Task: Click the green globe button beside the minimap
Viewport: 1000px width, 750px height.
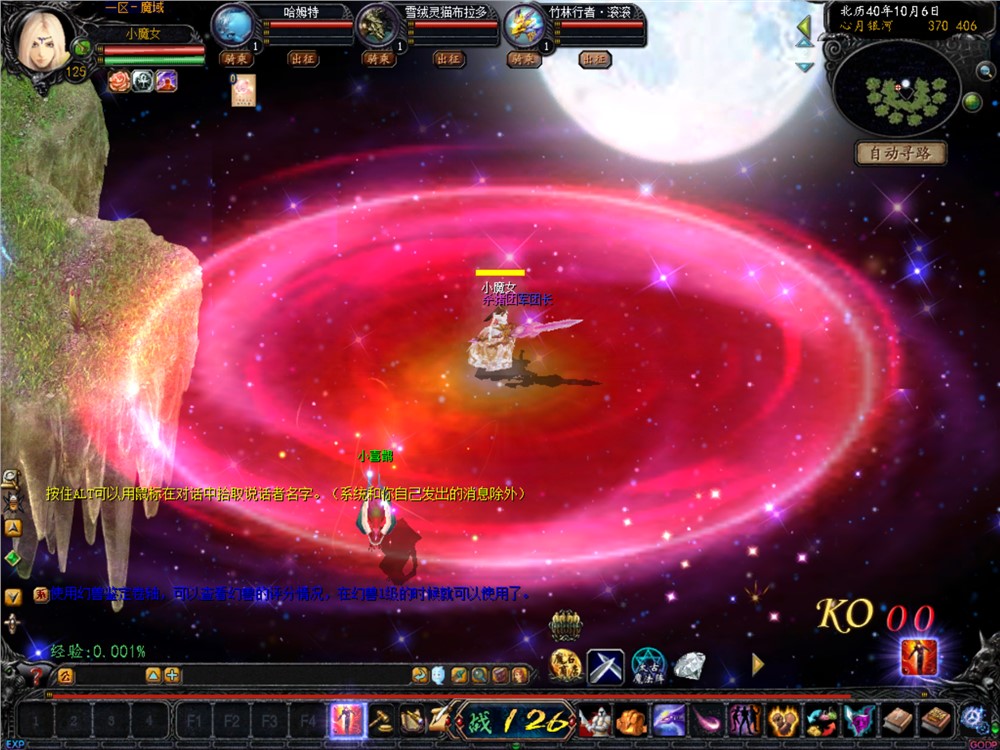Action: pos(971,101)
